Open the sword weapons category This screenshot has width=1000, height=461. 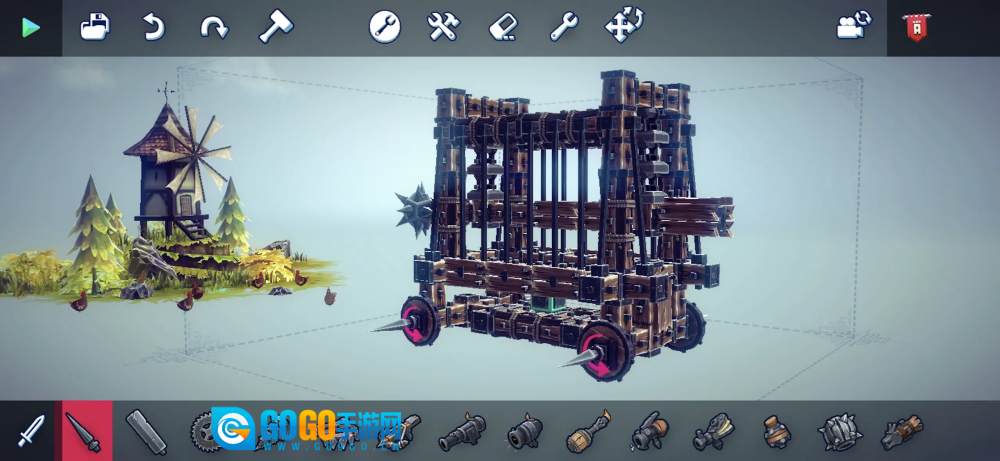point(31,431)
